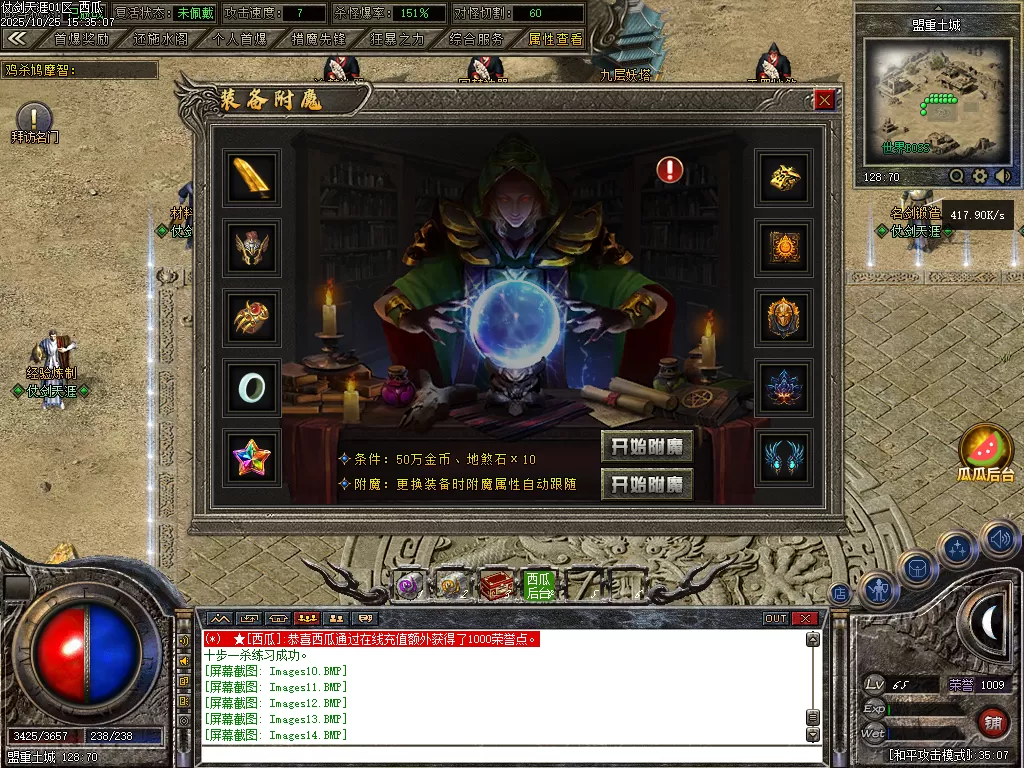This screenshot has height=768, width=1024.
Task: Open the 属性查看 attribute view
Action: [x=555, y=39]
